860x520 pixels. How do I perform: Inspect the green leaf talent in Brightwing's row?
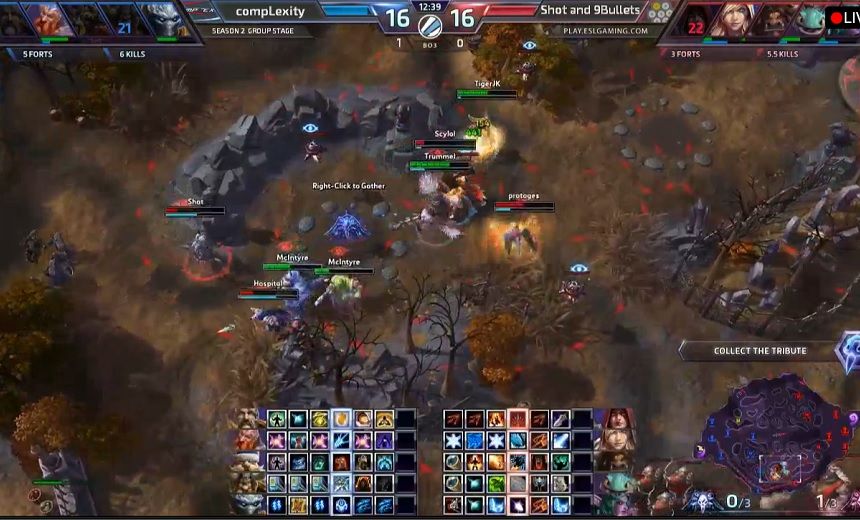click(497, 484)
